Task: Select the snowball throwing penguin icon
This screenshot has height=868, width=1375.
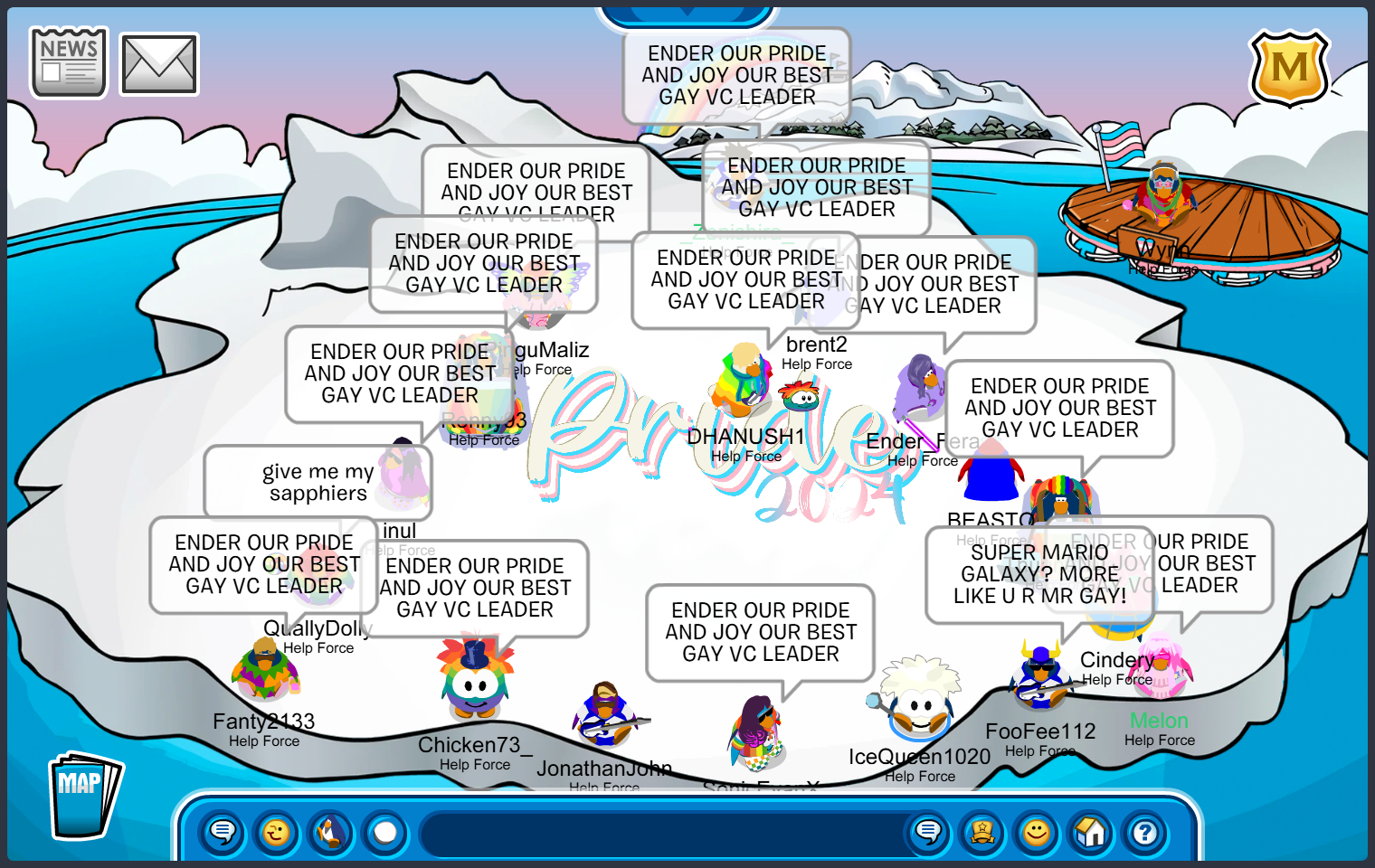Action: tap(330, 833)
